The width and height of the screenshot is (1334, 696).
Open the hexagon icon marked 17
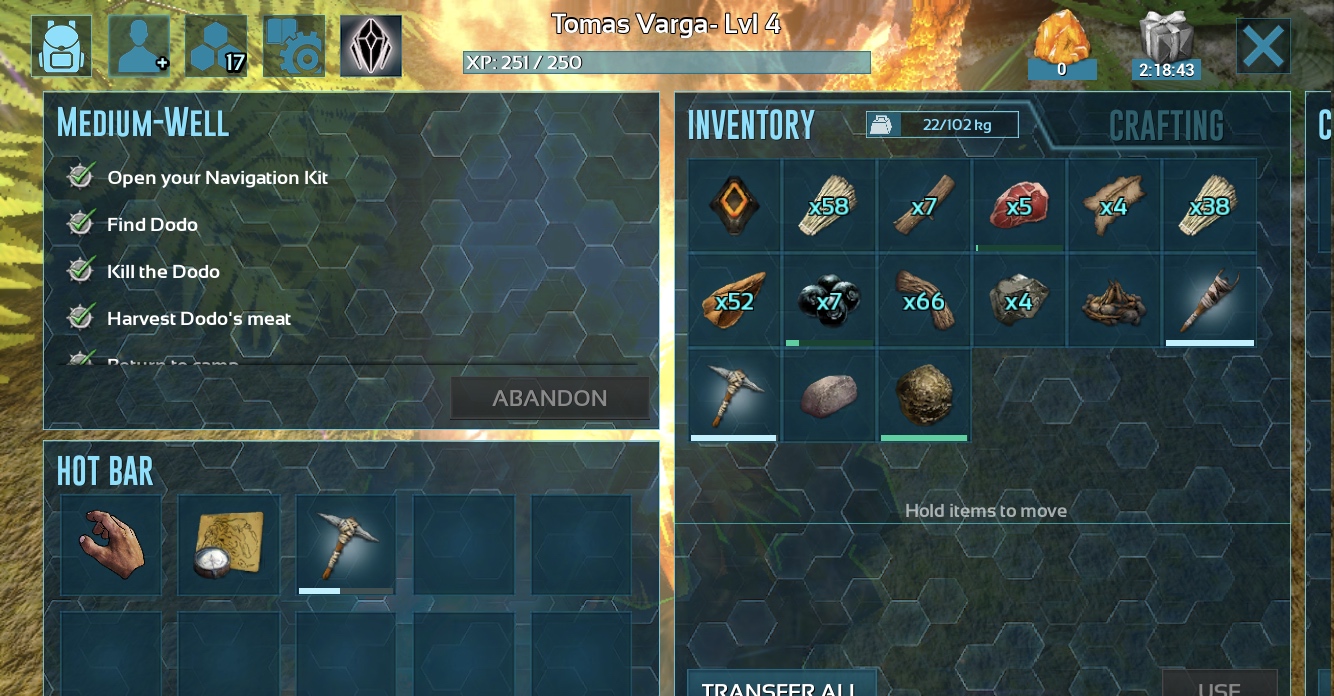point(216,46)
